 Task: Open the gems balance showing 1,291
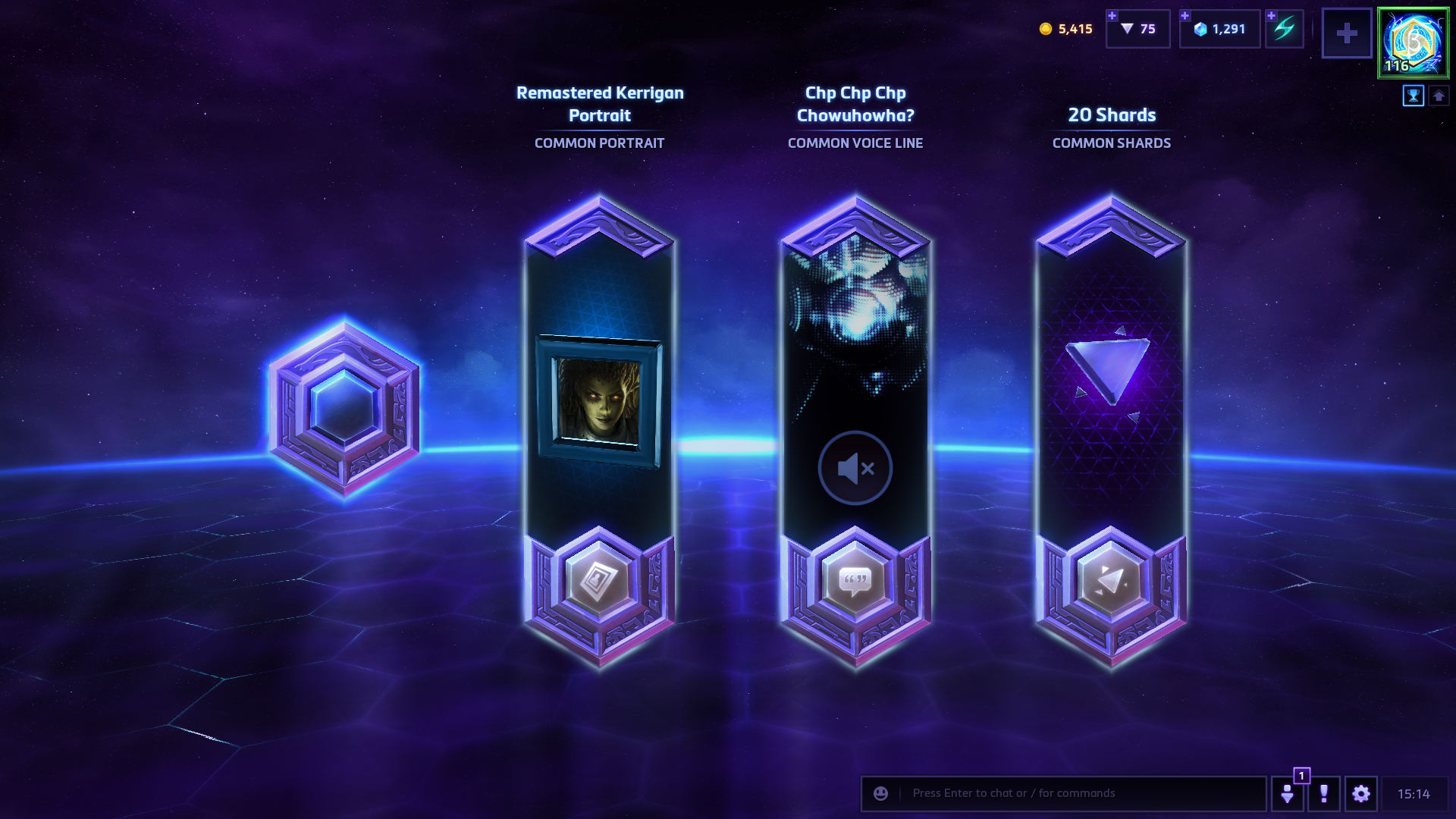tap(1220, 29)
